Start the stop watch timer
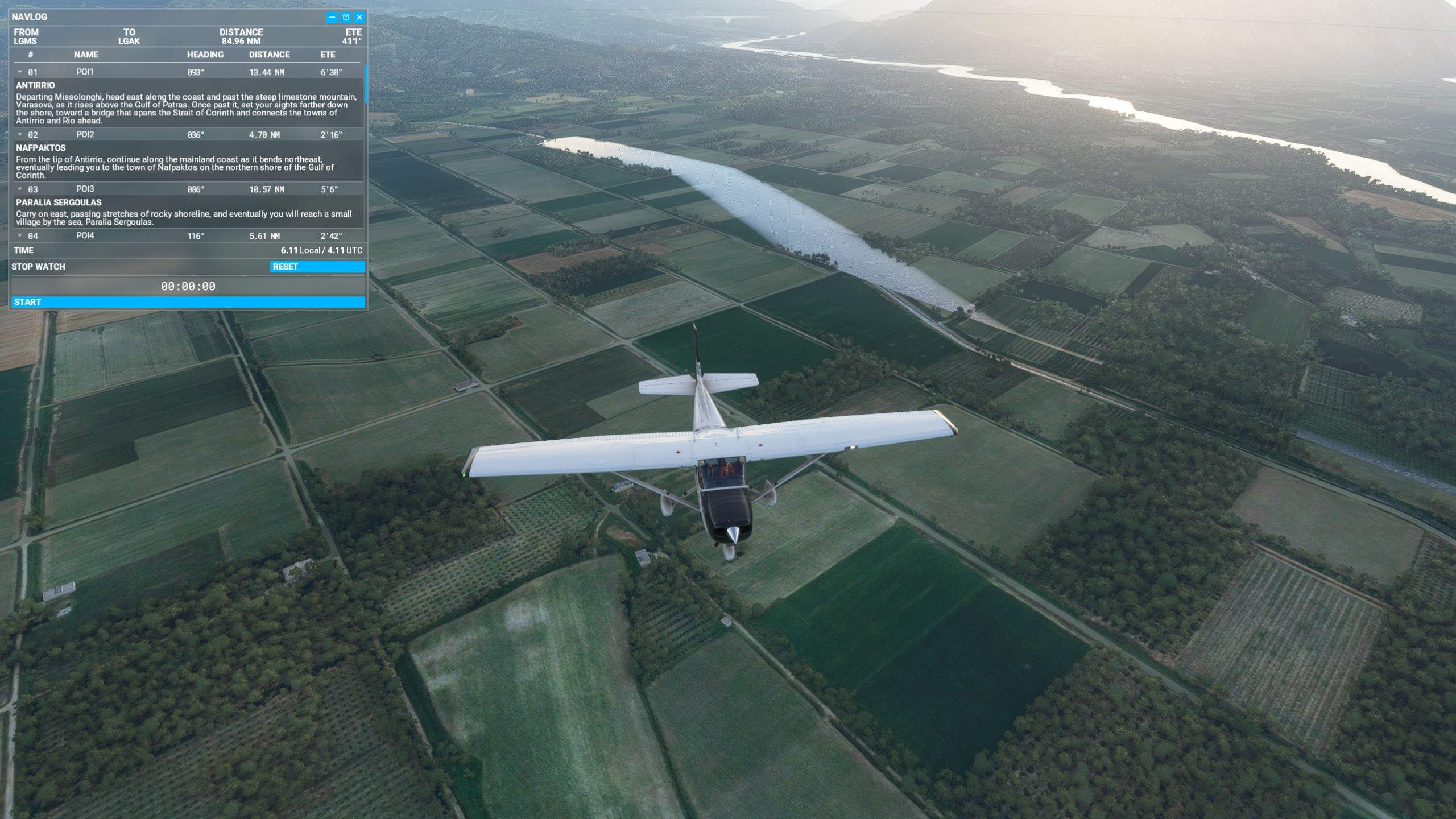This screenshot has width=1456, height=819. click(x=188, y=302)
